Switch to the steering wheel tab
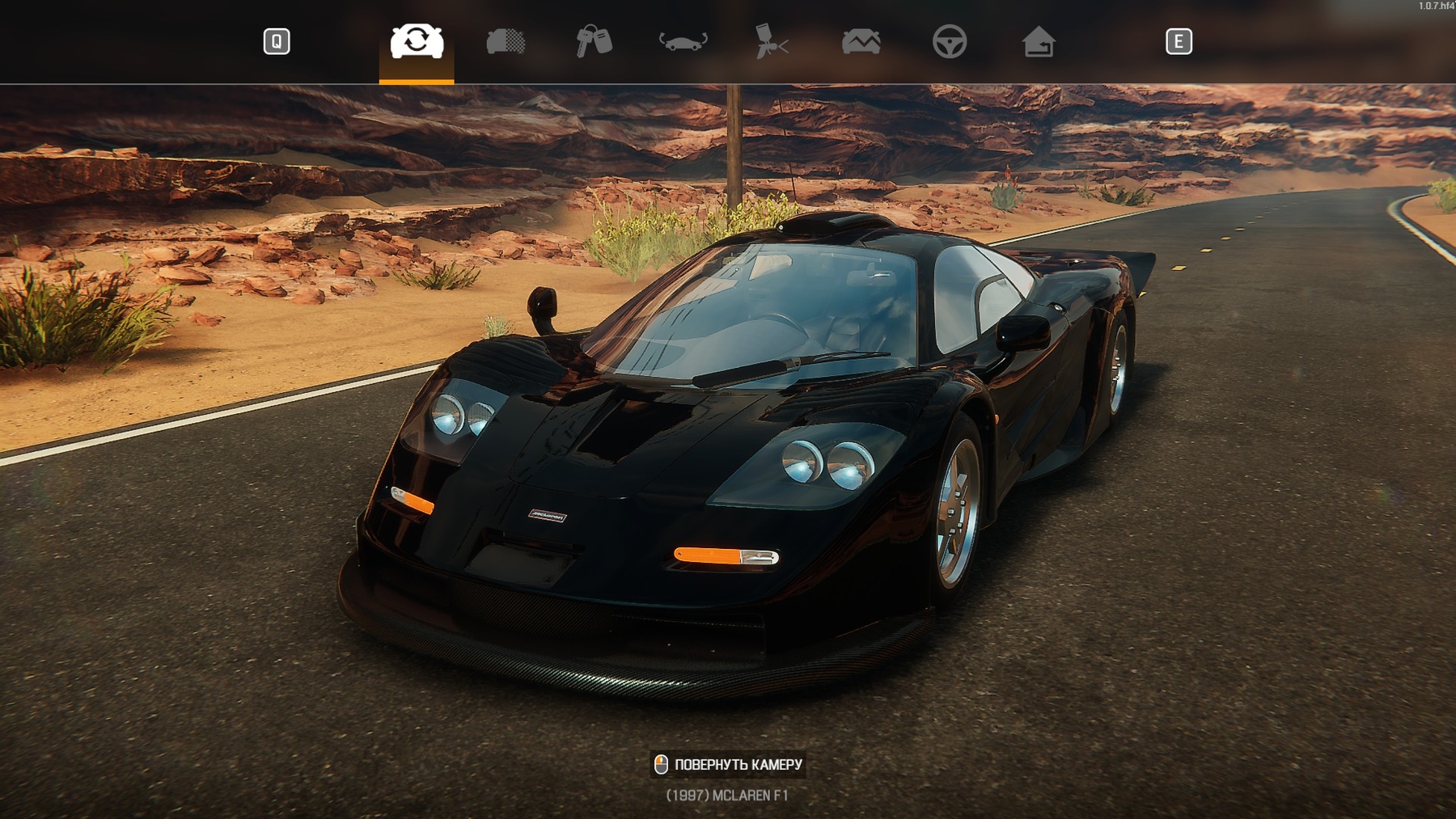Screen dimensions: 1456x819 pos(950,41)
